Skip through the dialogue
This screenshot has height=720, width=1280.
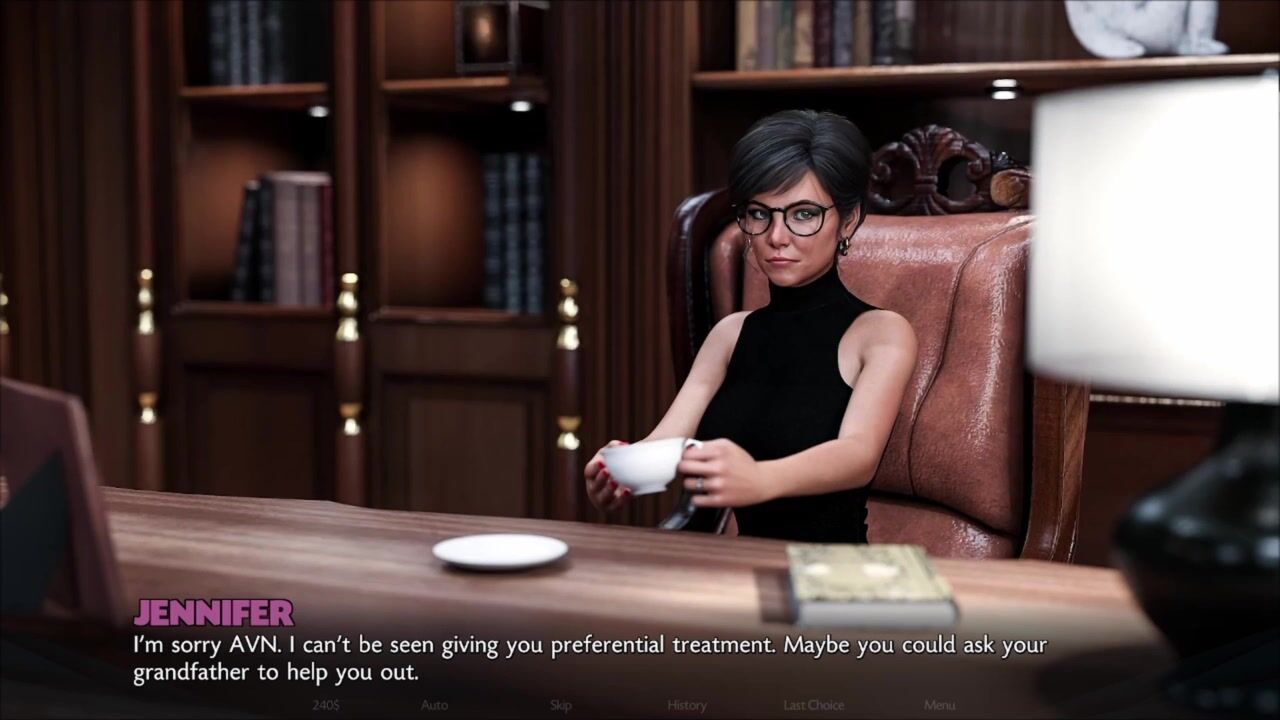[x=560, y=705]
